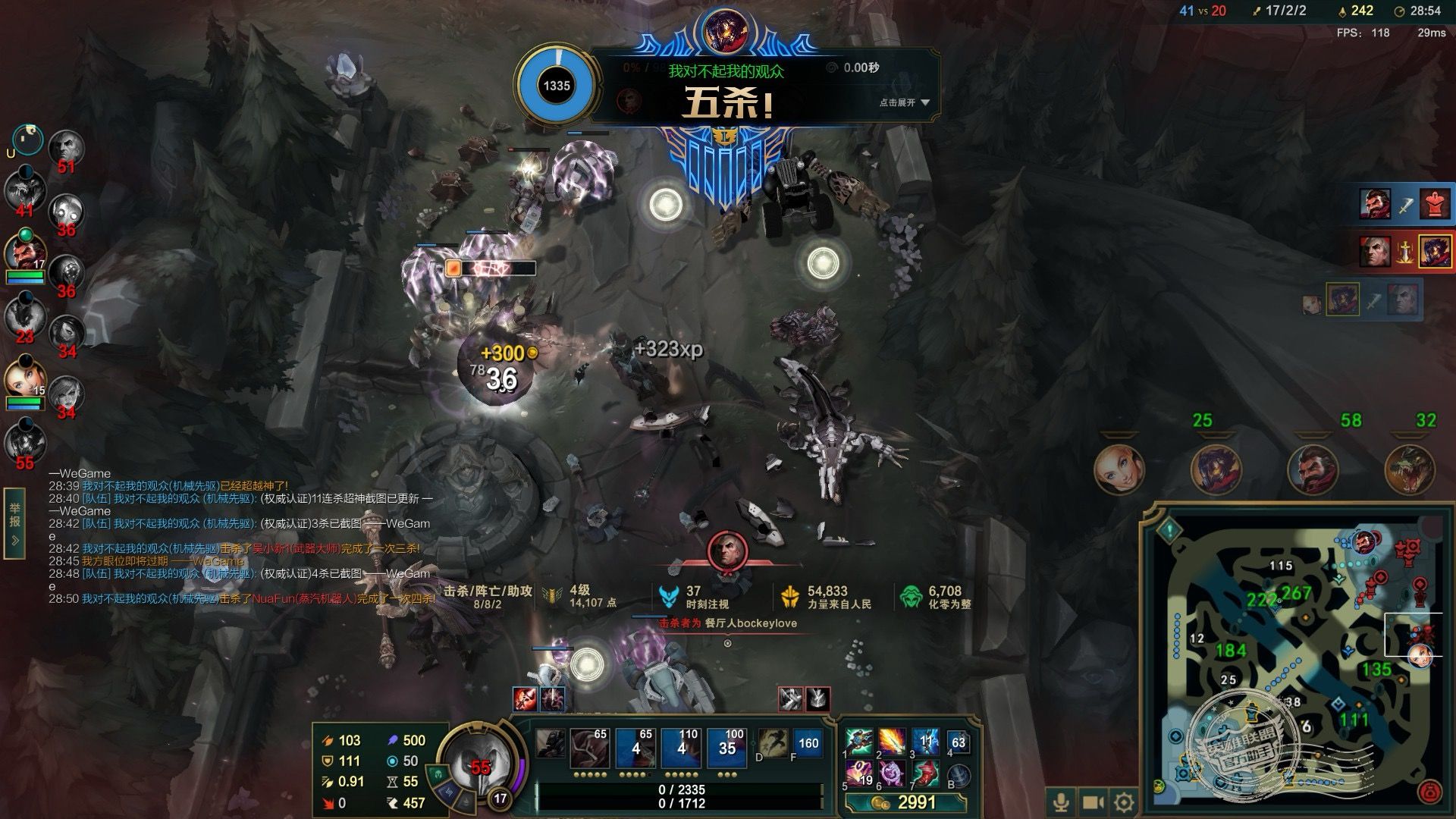The height and width of the screenshot is (819, 1456).
Task: Select Graves teammate portrait in team frames
Action: (25, 254)
